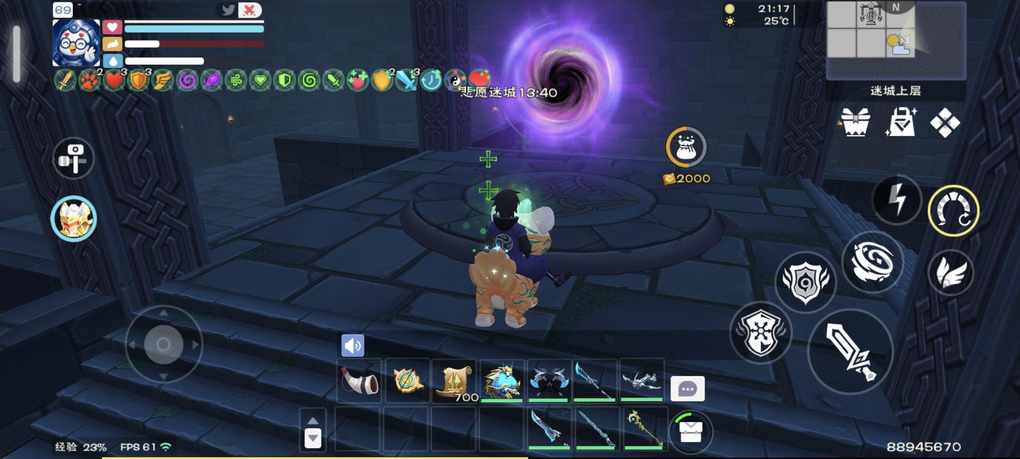The width and height of the screenshot is (1020, 459).
Task: Select the golden armored pet portrait
Action: [x=74, y=218]
